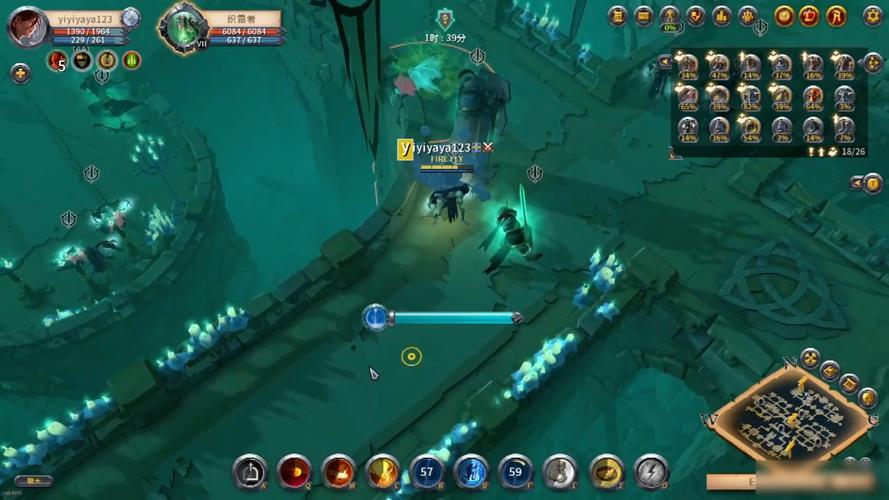This screenshot has height=500, width=889.
Task: Open the red-gold R icon at top
Action: 837,16
